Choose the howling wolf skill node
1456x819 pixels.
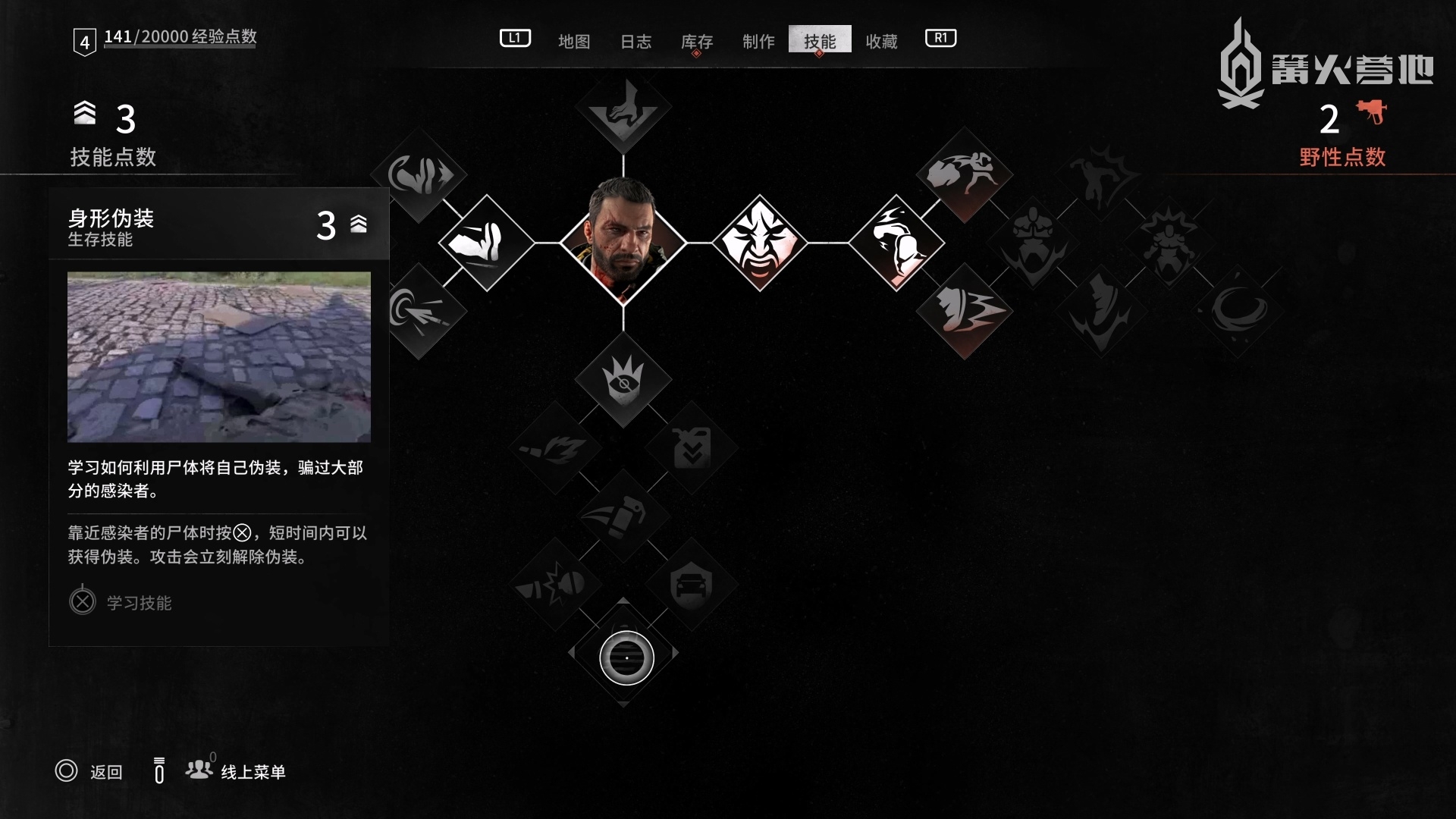pos(623,106)
